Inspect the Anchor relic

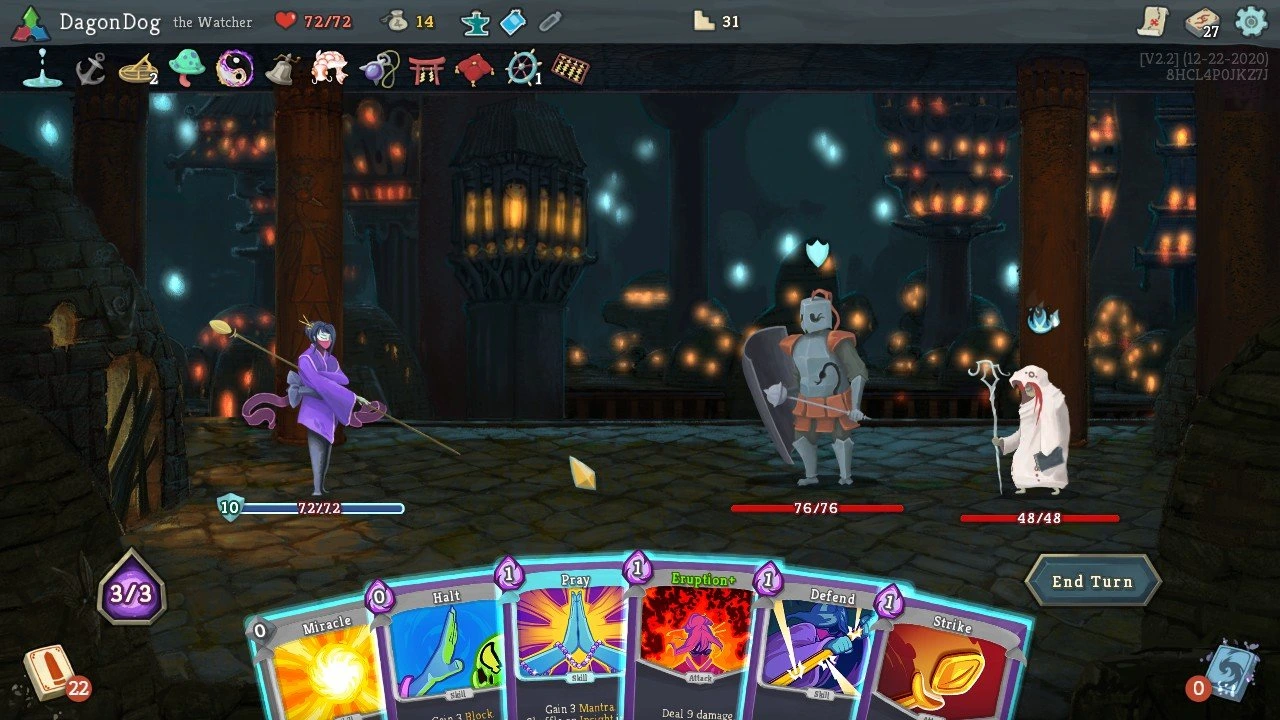[88, 70]
